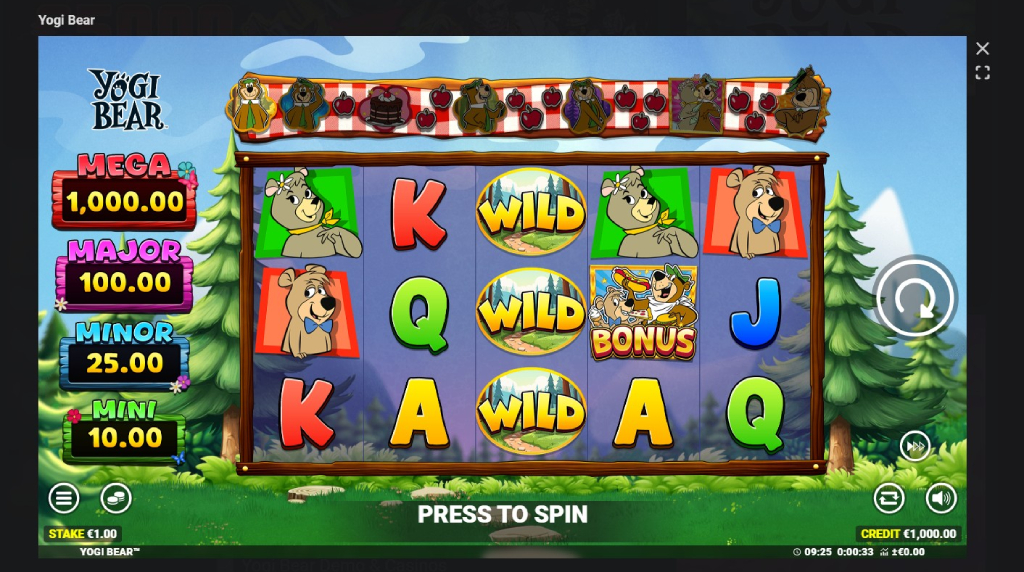Open the coin stack stake settings
The width and height of the screenshot is (1024, 572).
[x=116, y=497]
